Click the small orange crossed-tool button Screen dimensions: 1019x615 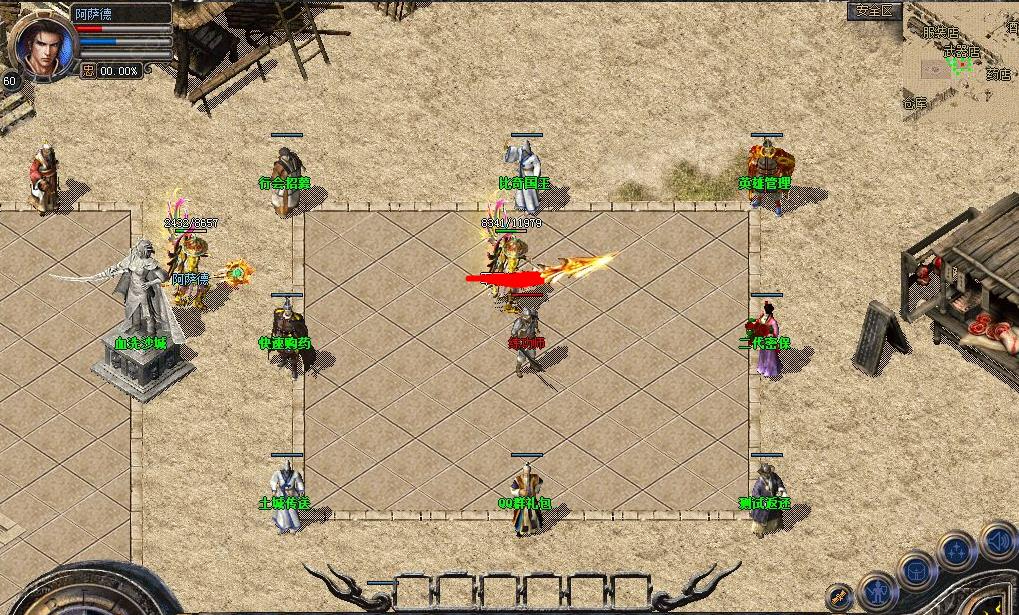click(840, 598)
